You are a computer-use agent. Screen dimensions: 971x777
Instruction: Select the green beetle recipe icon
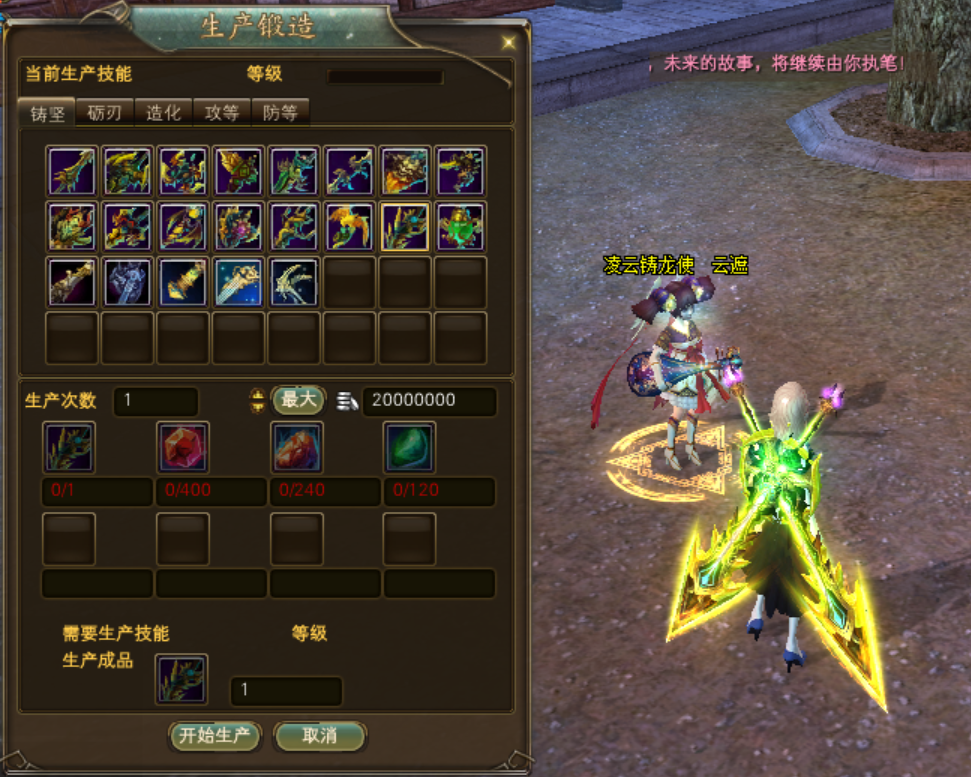pyautogui.click(x=461, y=227)
